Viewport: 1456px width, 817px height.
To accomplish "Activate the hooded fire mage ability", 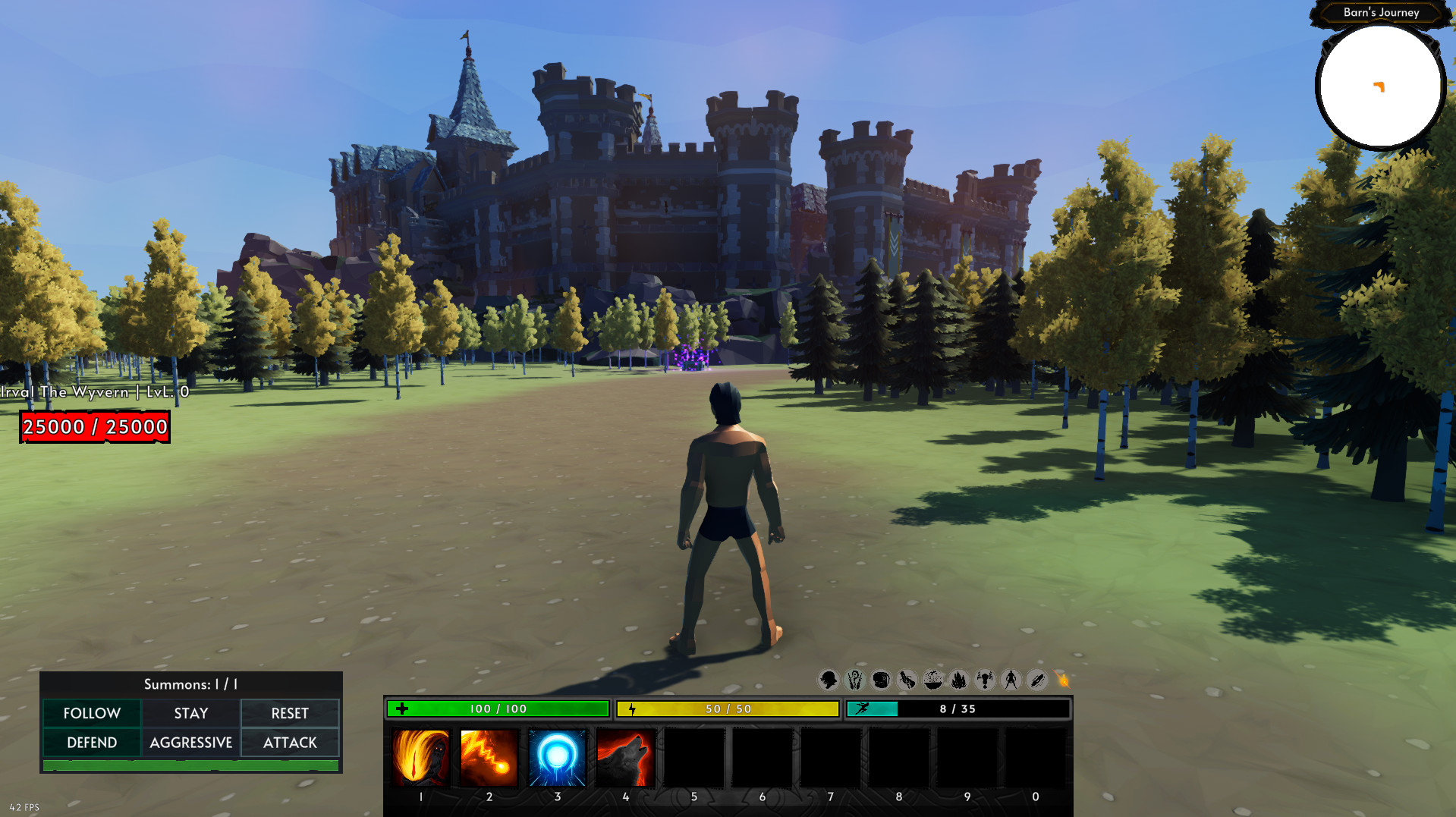I will click(420, 757).
